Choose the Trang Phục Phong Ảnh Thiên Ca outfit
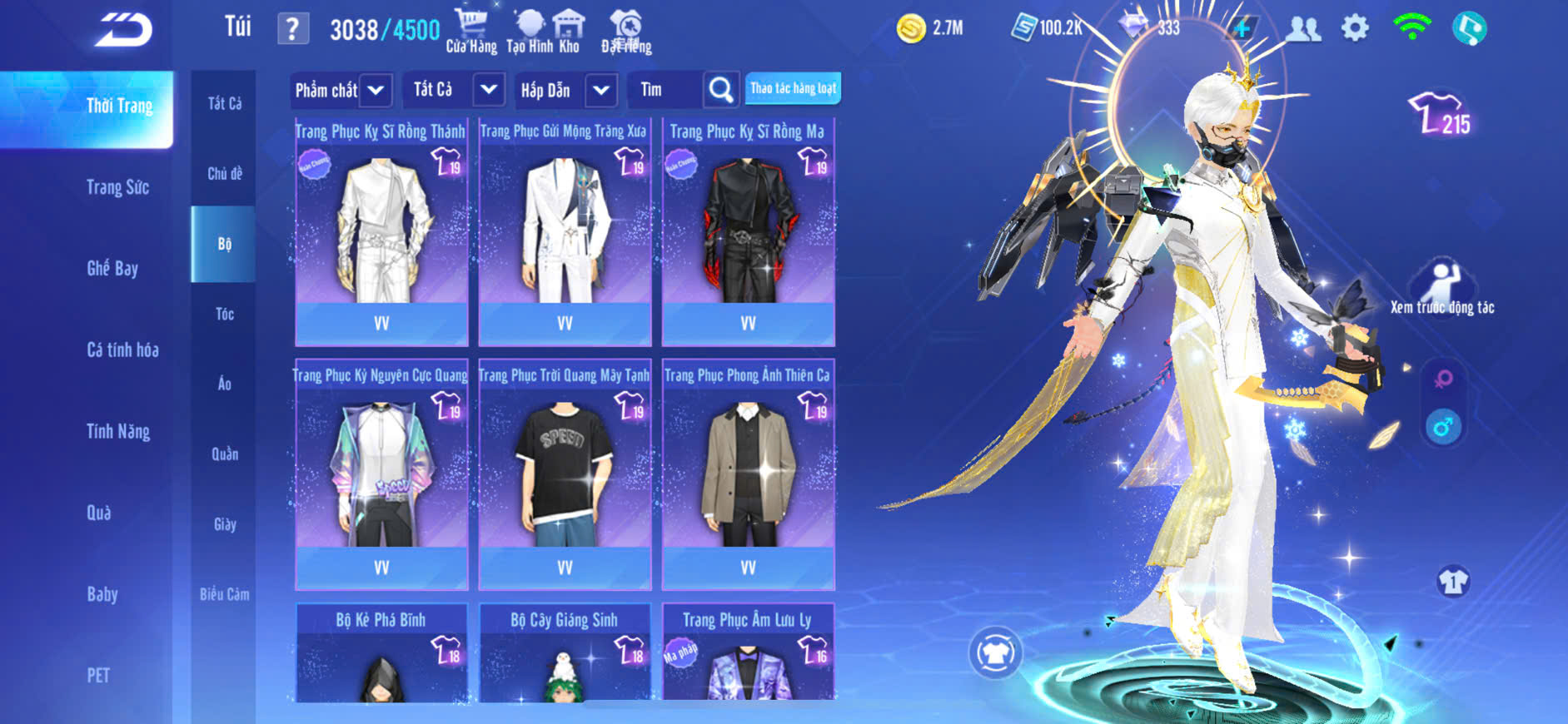This screenshot has height=724, width=1568. (748, 474)
